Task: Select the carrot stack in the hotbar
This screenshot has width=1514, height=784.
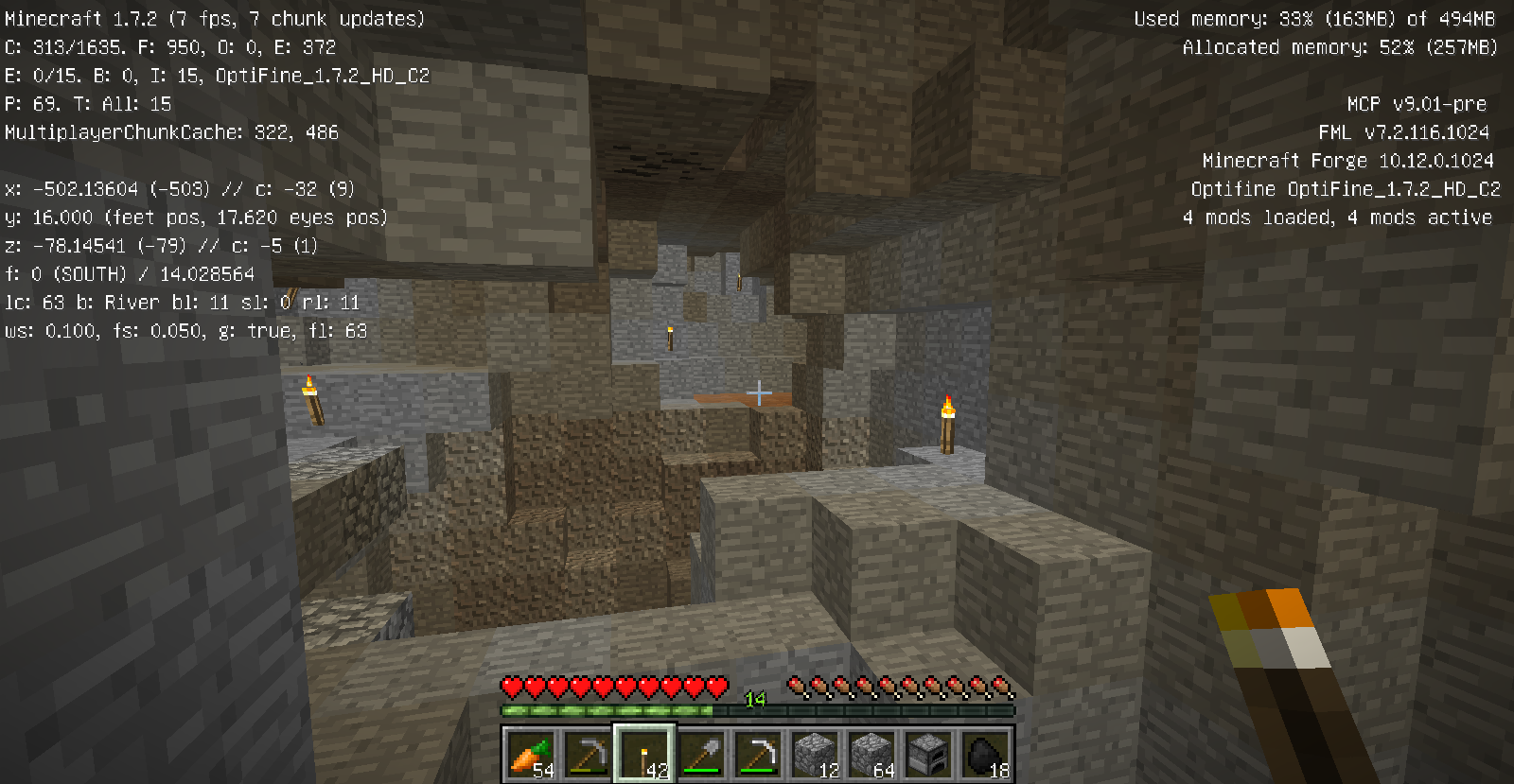Action: click(530, 754)
